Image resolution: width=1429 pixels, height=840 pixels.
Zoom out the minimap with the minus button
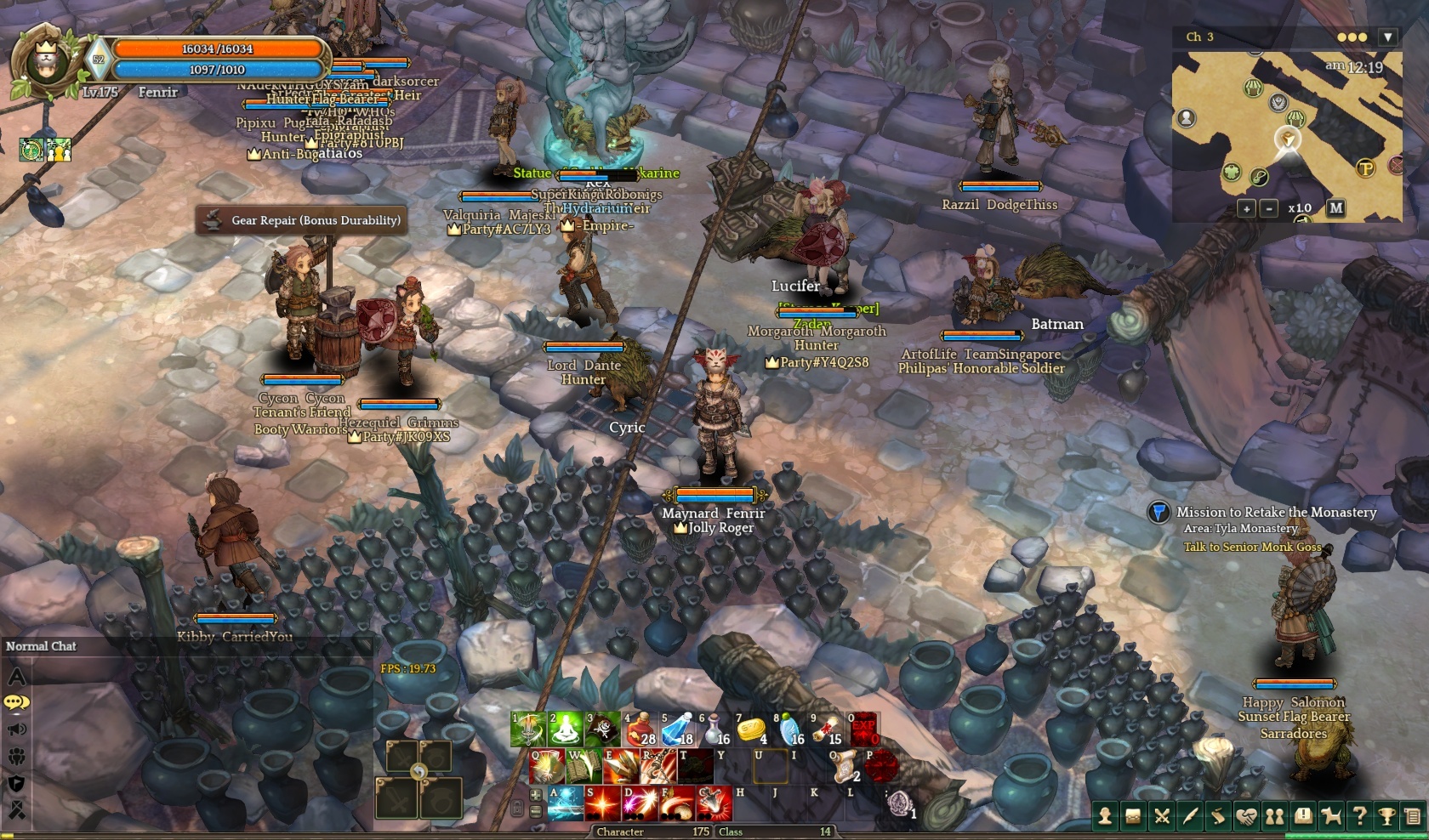tap(1268, 208)
